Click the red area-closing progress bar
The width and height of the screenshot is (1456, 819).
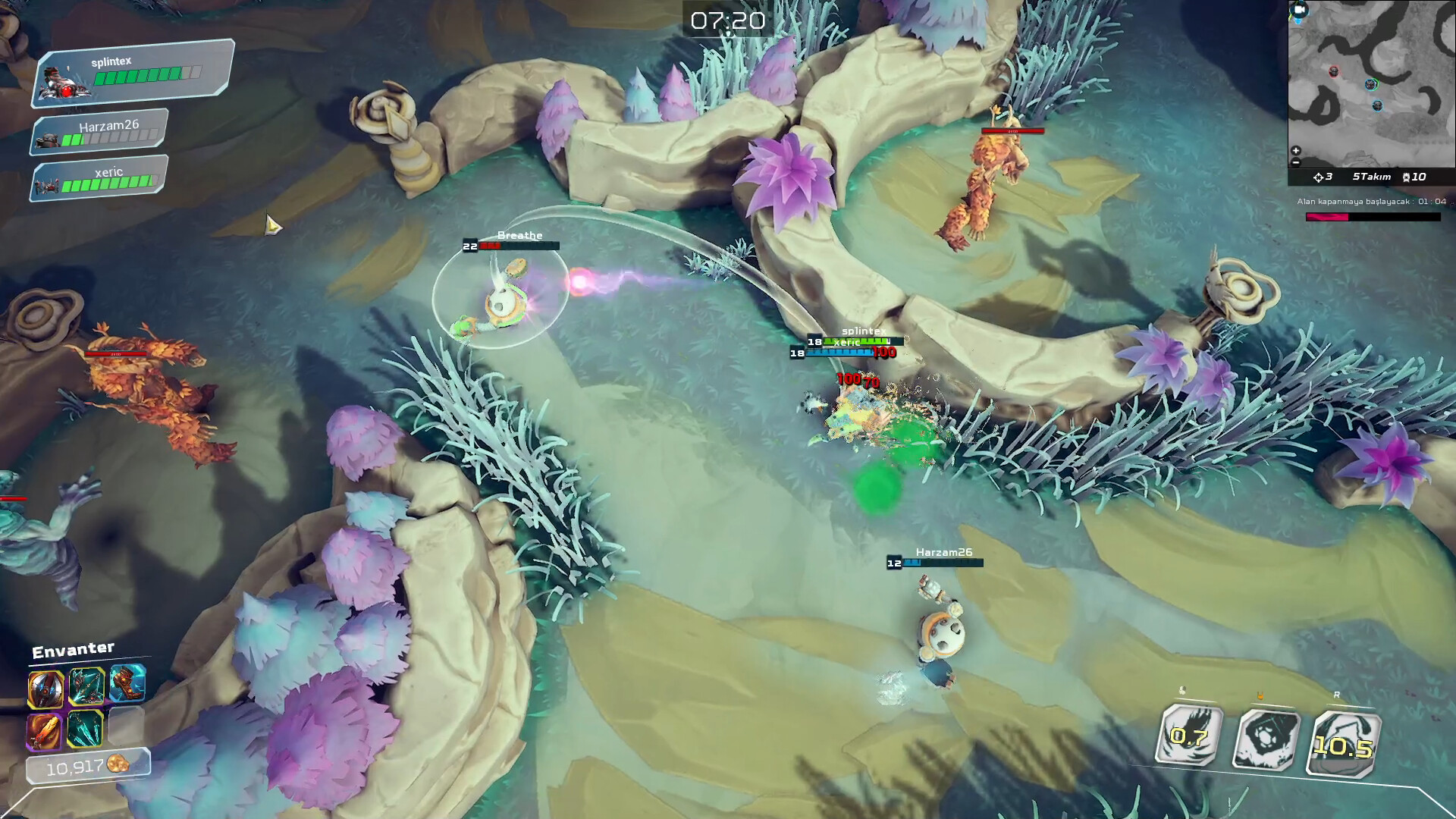(x=1327, y=218)
